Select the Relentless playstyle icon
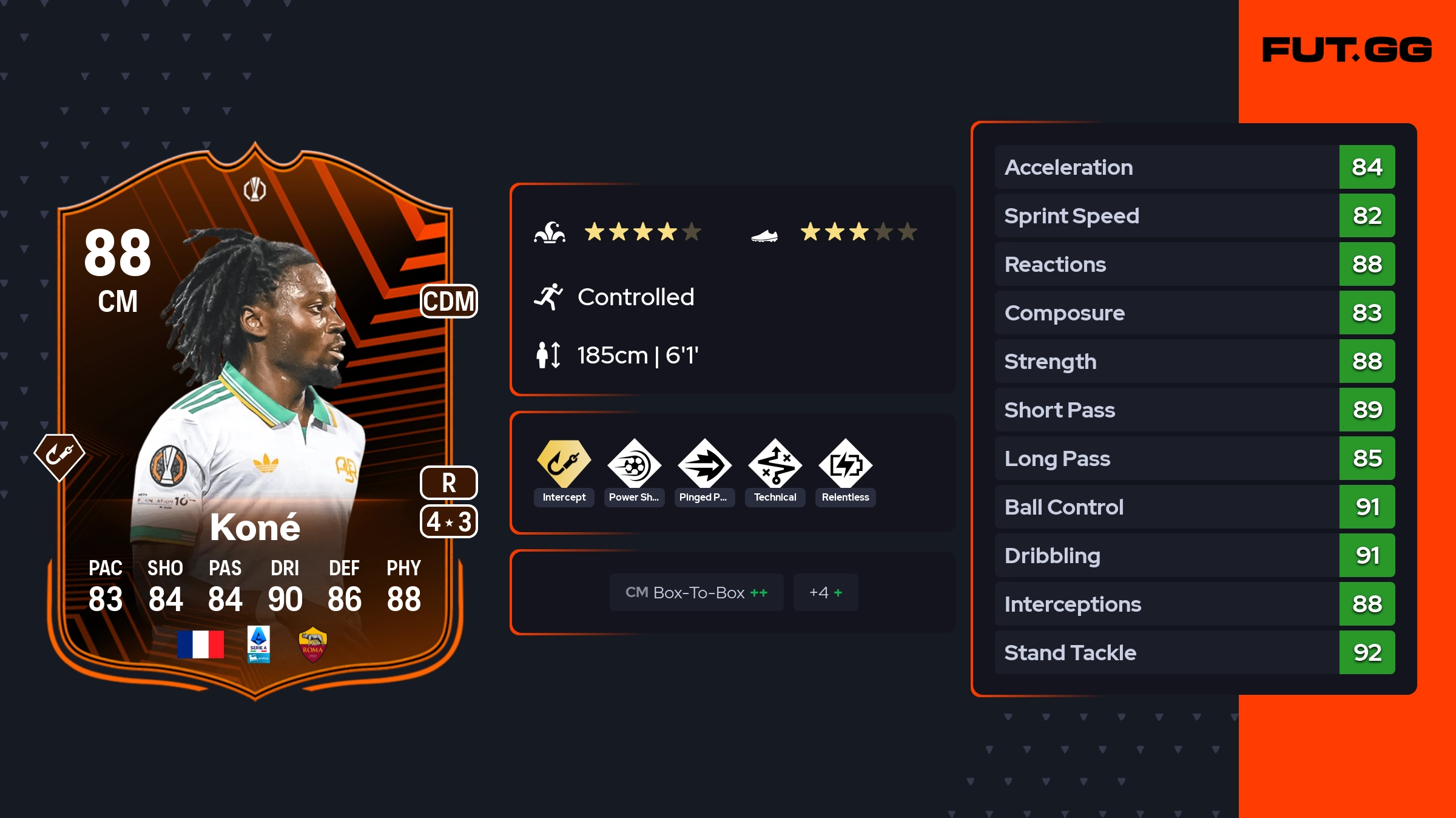 [845, 464]
